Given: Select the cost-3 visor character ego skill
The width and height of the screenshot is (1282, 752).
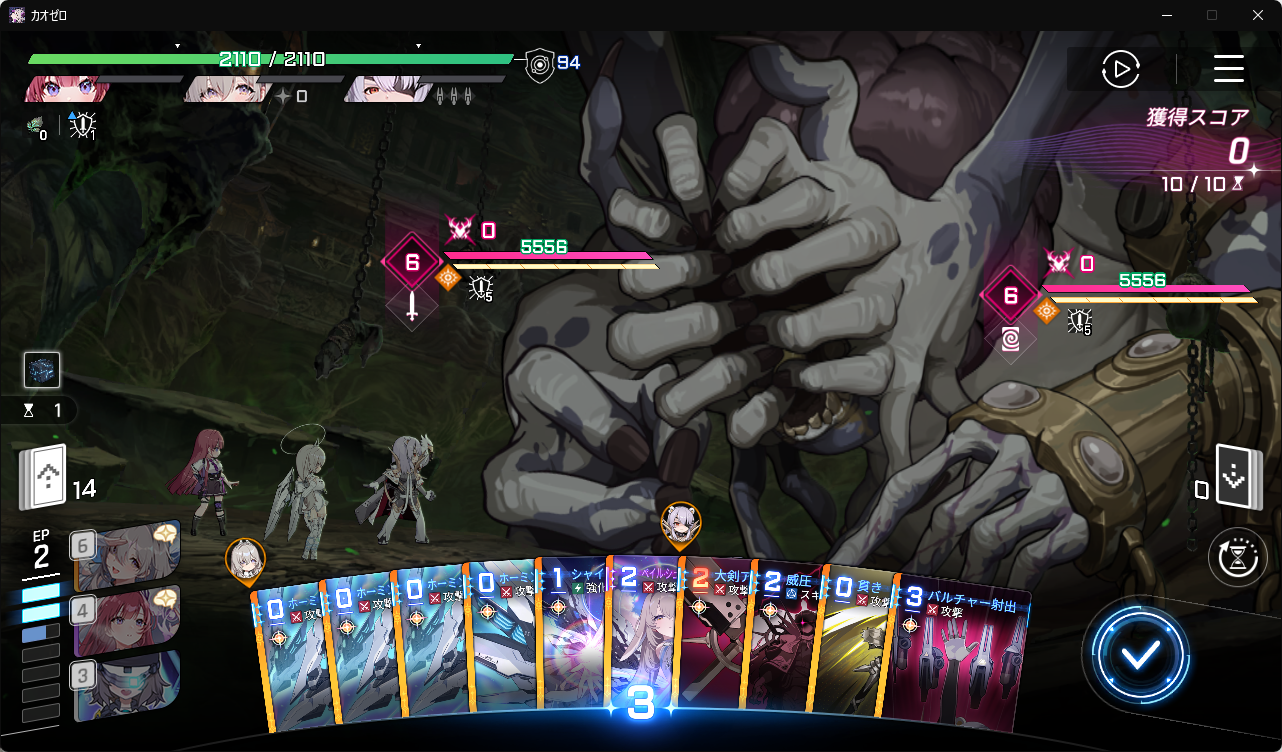Looking at the screenshot, I should 125,684.
